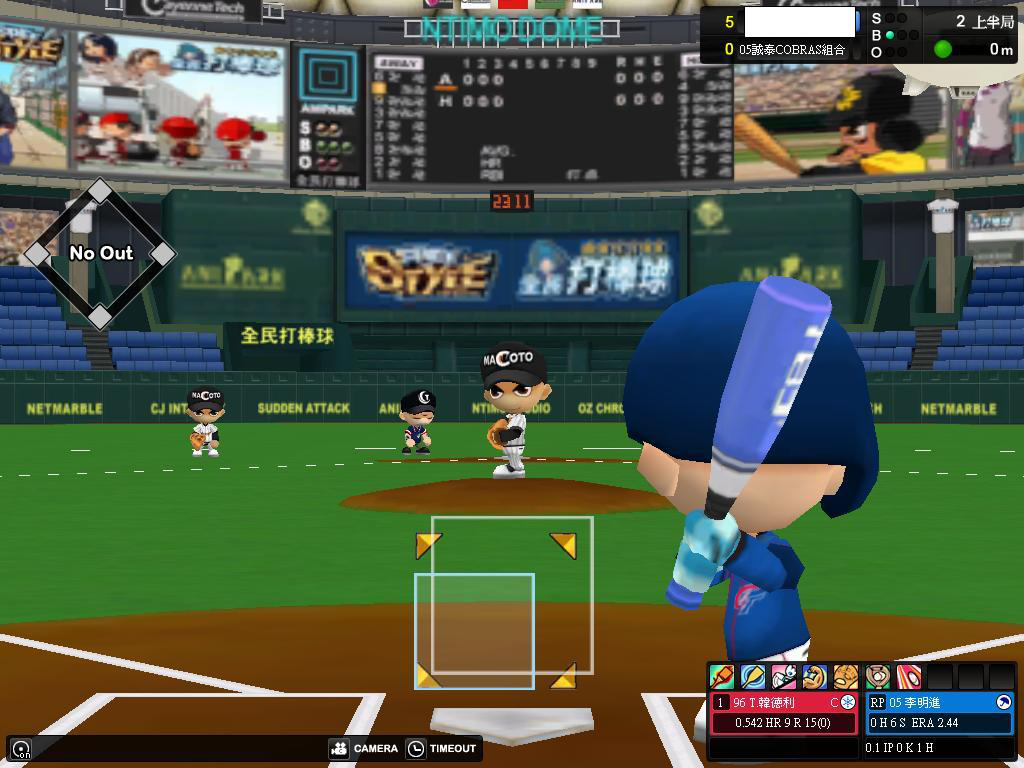The width and height of the screenshot is (1024, 768).
Task: Call a TIMEOUT
Action: [442, 748]
